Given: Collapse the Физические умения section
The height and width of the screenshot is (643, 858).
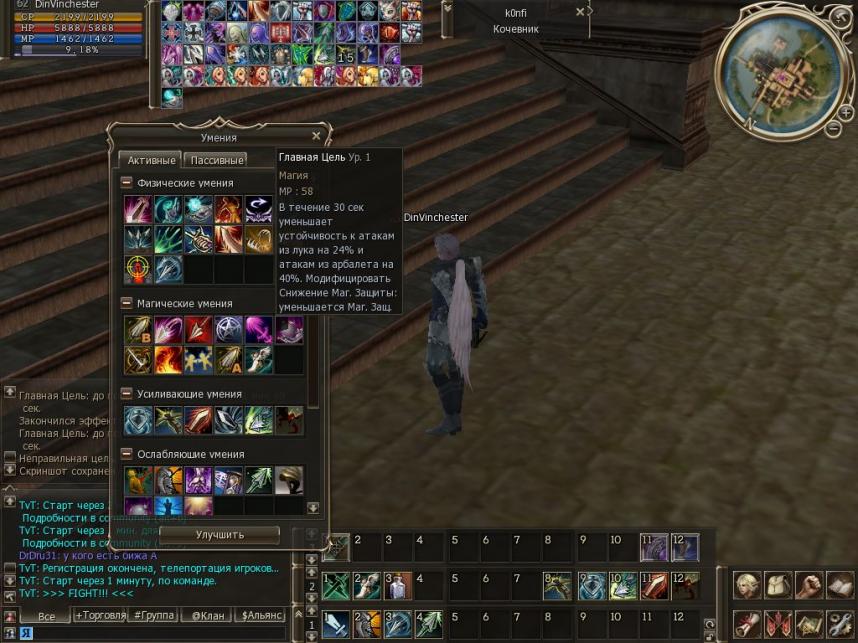Looking at the screenshot, I should pos(127,183).
